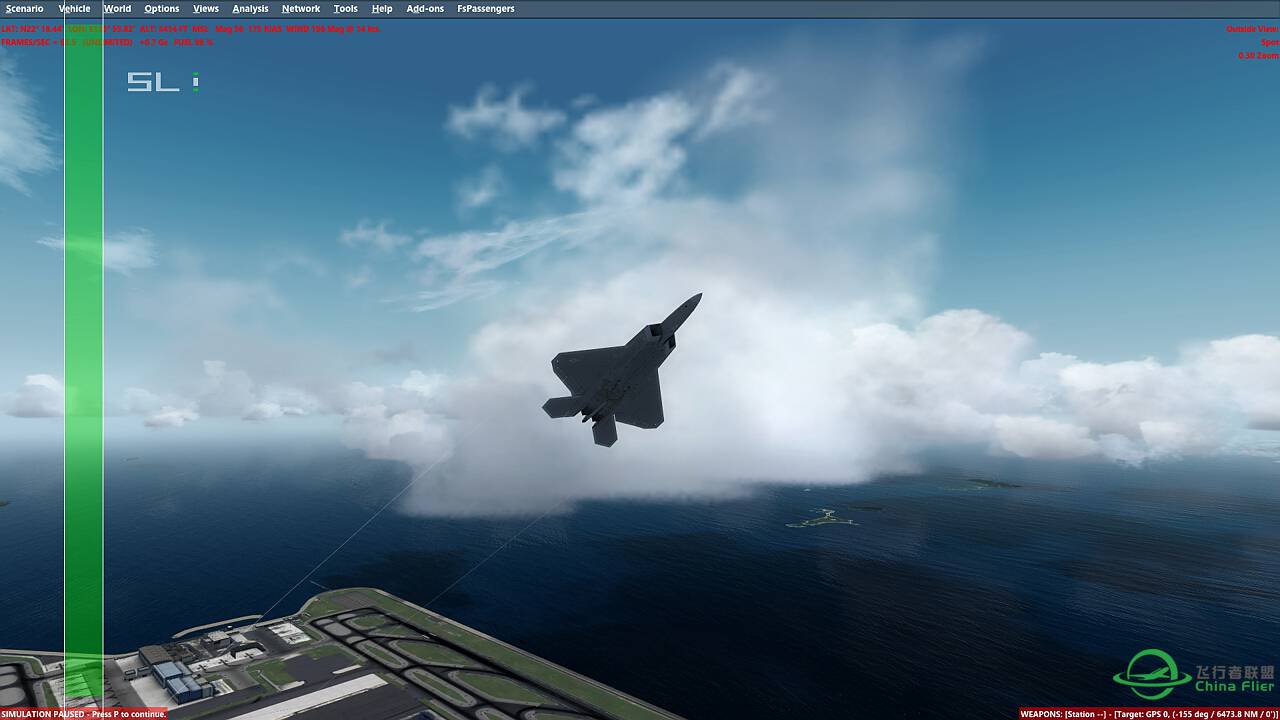
Task: Open the Vehicle menu
Action: 73,8
